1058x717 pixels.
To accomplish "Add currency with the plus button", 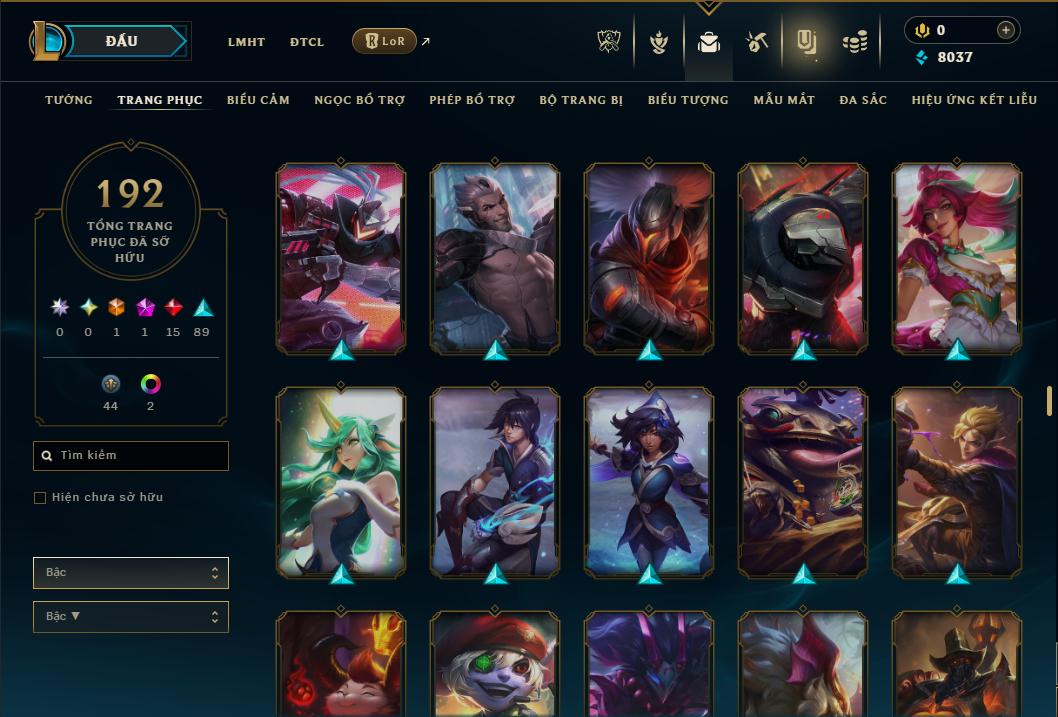I will point(1006,30).
